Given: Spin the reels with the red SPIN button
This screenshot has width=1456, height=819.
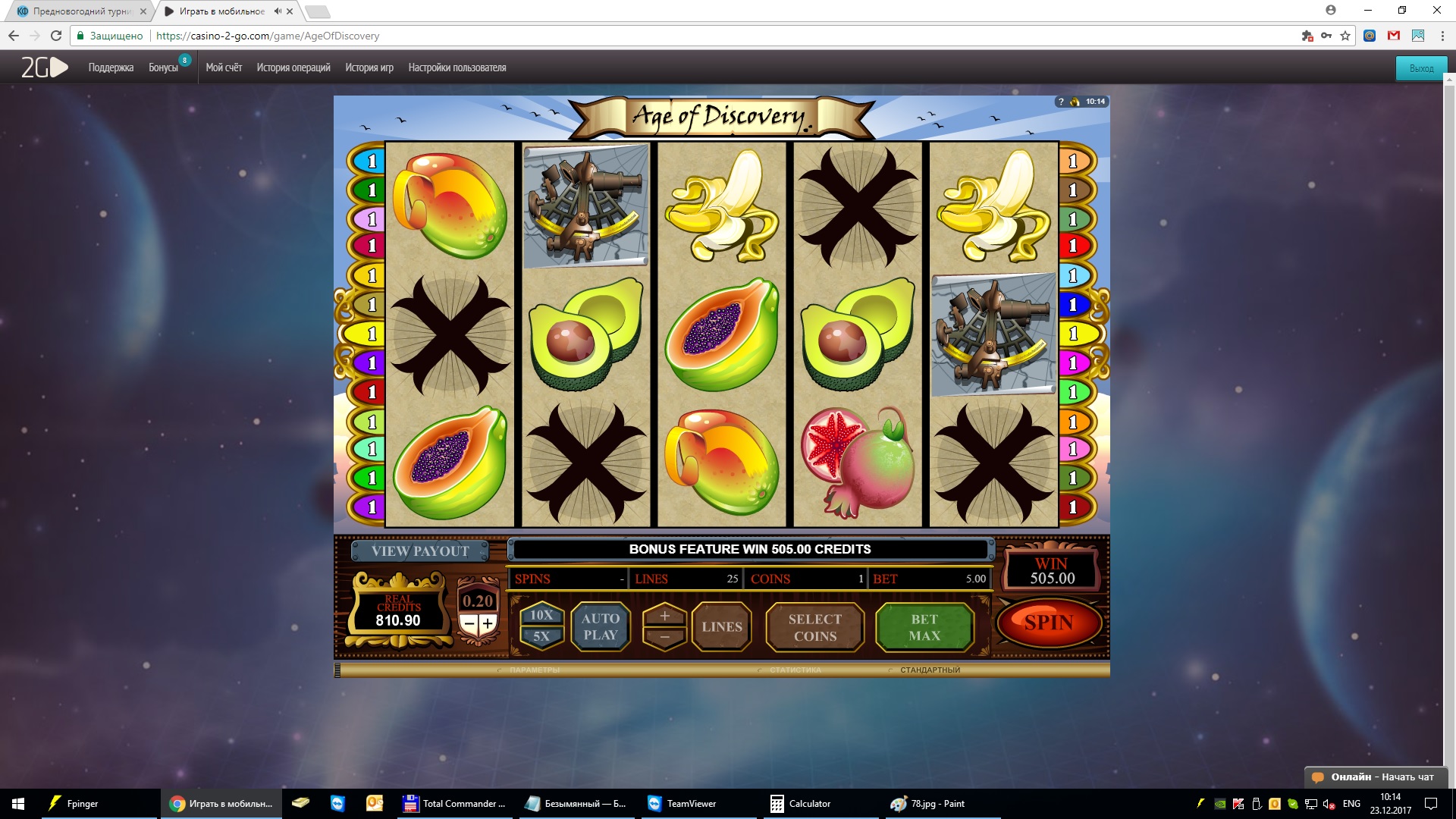Looking at the screenshot, I should [1049, 623].
